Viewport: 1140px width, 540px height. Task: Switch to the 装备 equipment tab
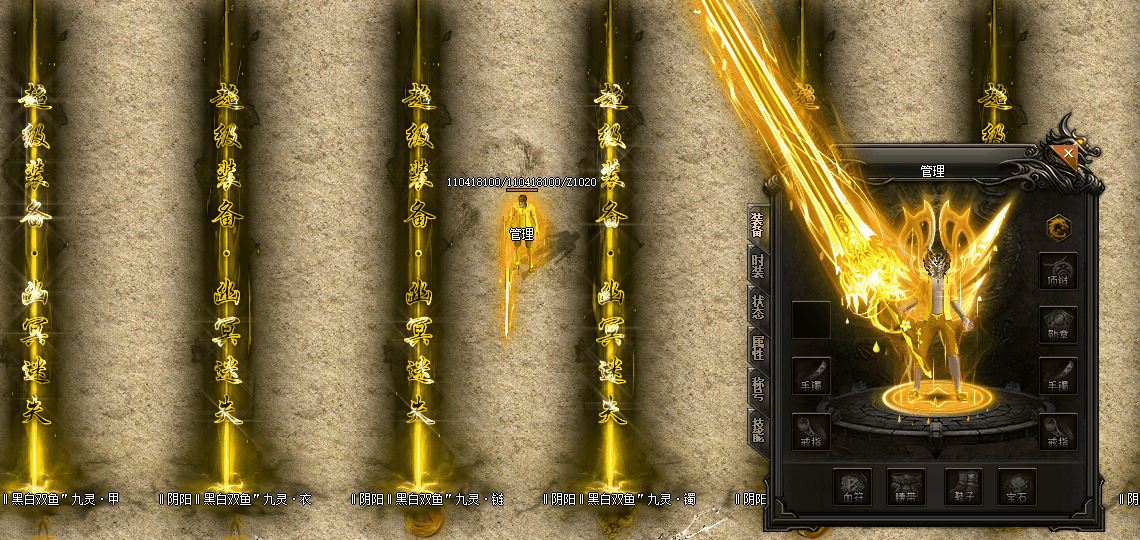coord(757,225)
